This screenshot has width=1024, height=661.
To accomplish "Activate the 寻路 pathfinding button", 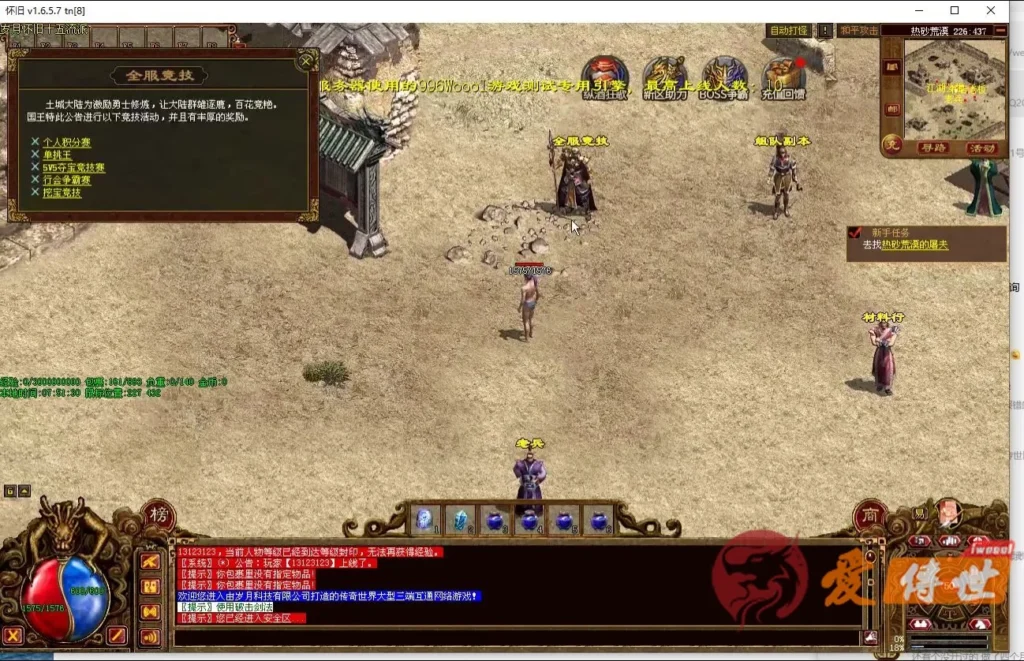I will (933, 148).
